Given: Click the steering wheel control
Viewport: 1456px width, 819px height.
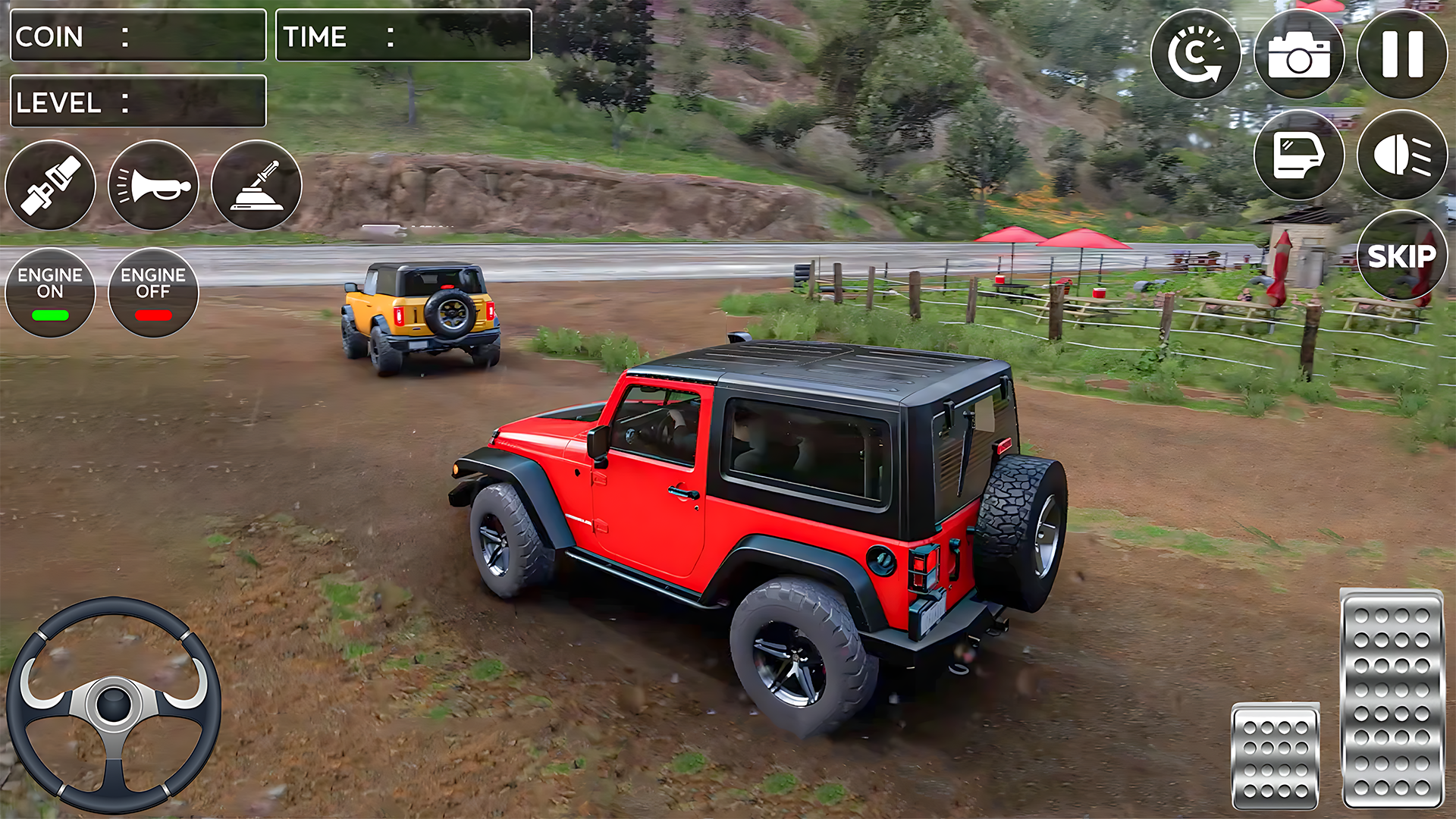Looking at the screenshot, I should [x=114, y=704].
